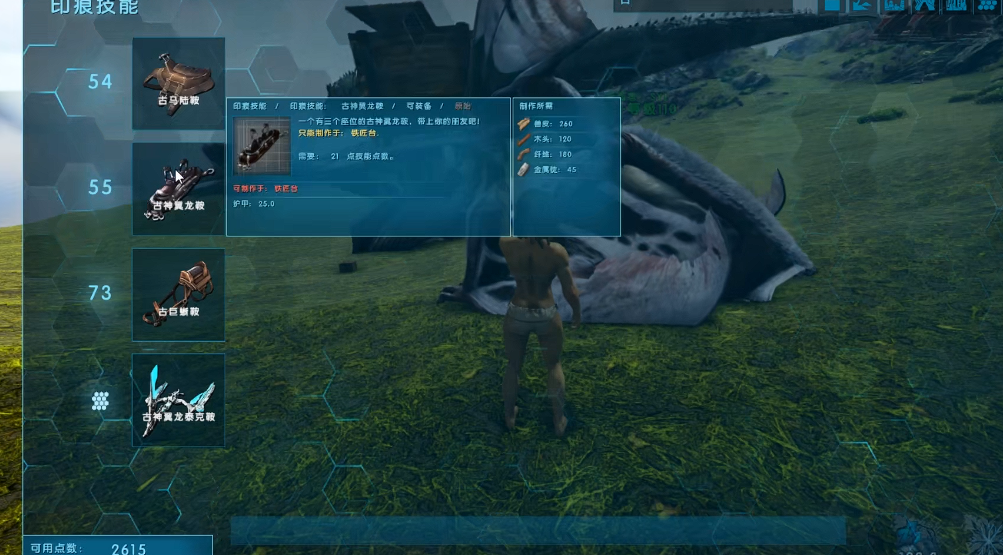This screenshot has width=1003, height=555.
Task: Select the 古神翼龙泰克鞍 Tek engram
Action: pos(178,399)
